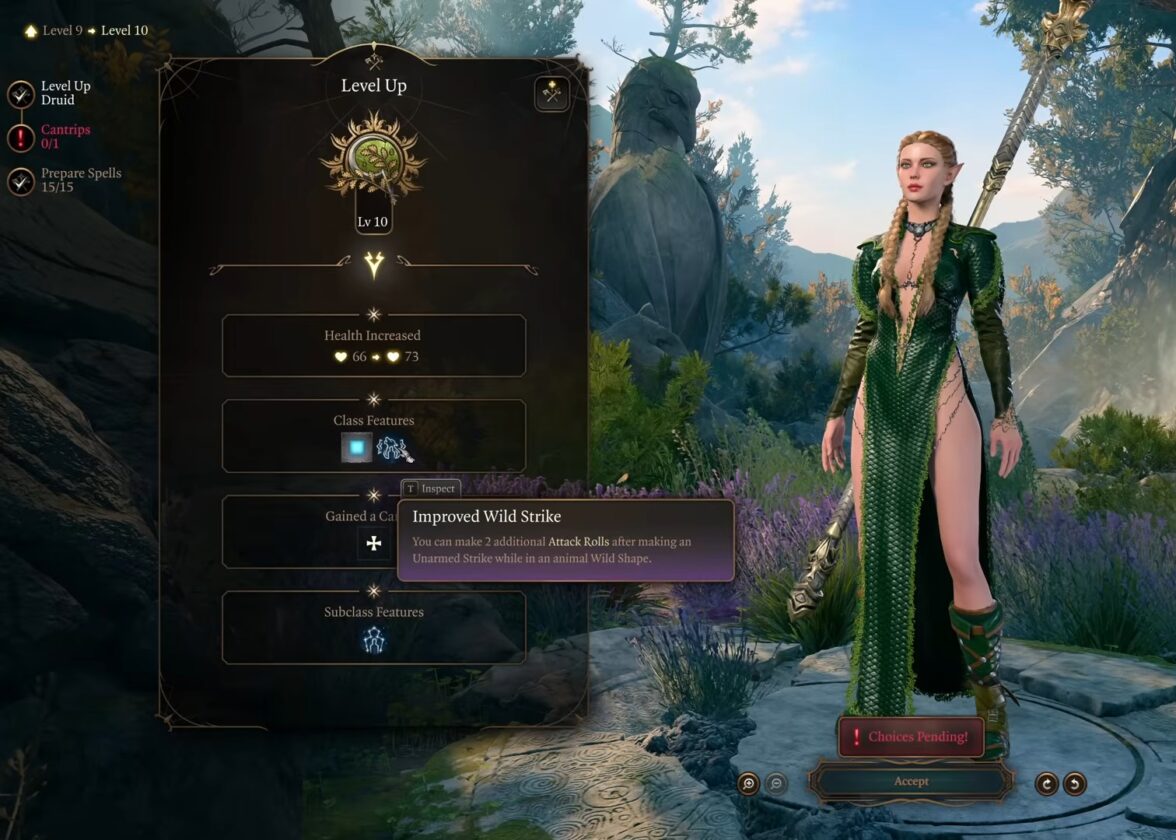The height and width of the screenshot is (840, 1176).
Task: Rotate the character preview clockwise
Action: pyautogui.click(x=1047, y=784)
